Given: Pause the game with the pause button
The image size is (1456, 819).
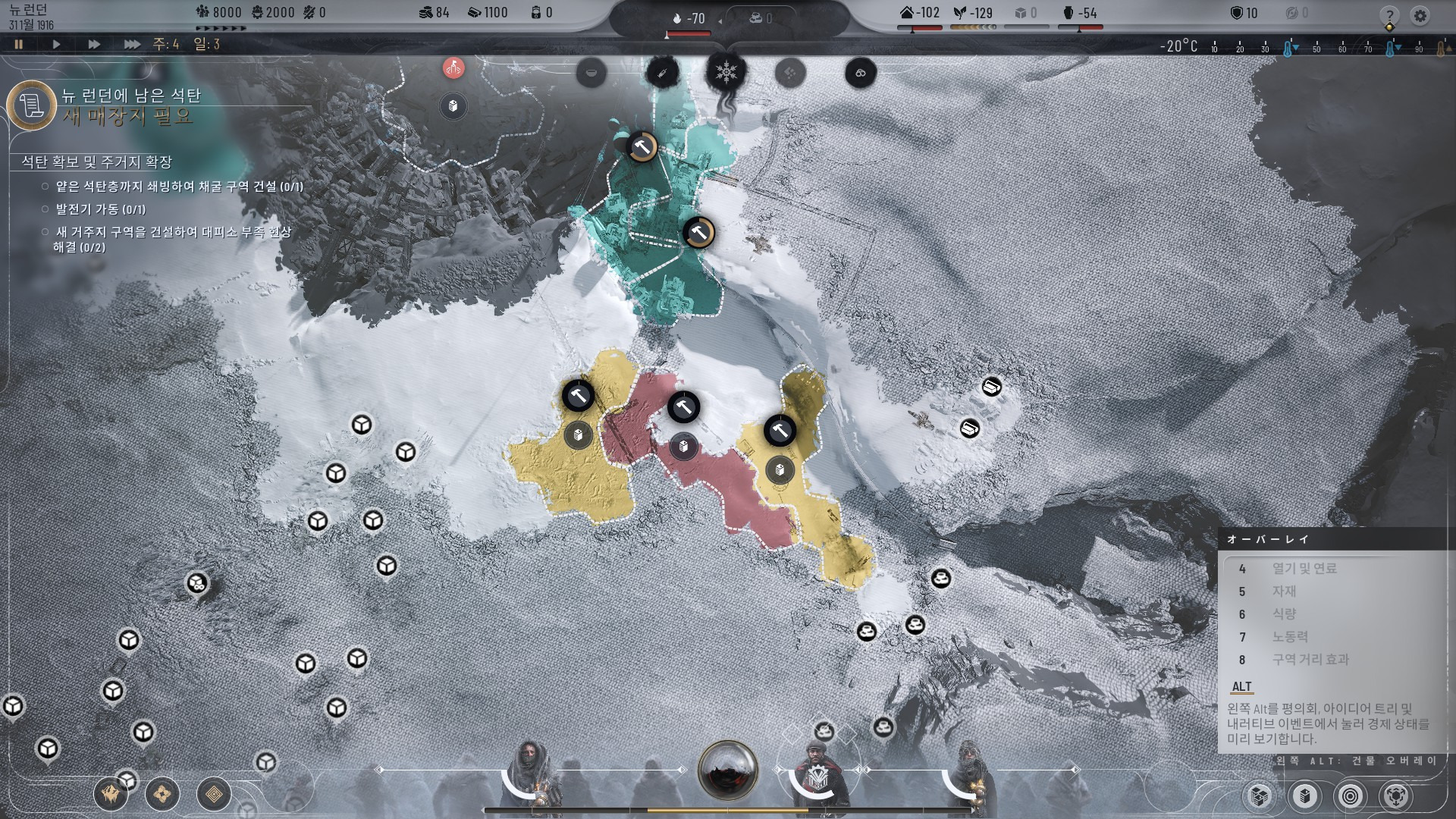Looking at the screenshot, I should click(19, 44).
